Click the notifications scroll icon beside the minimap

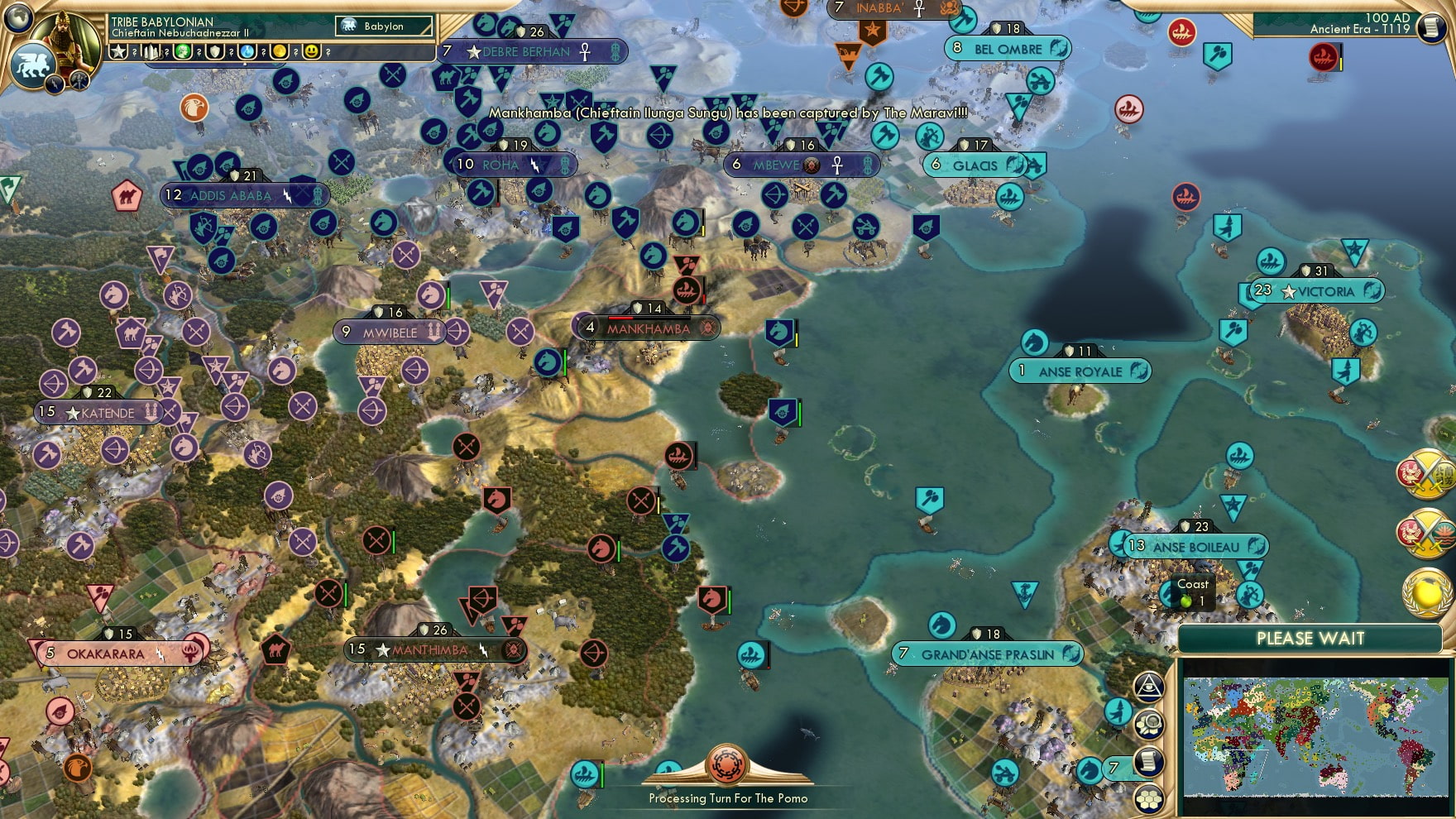pos(1148,760)
